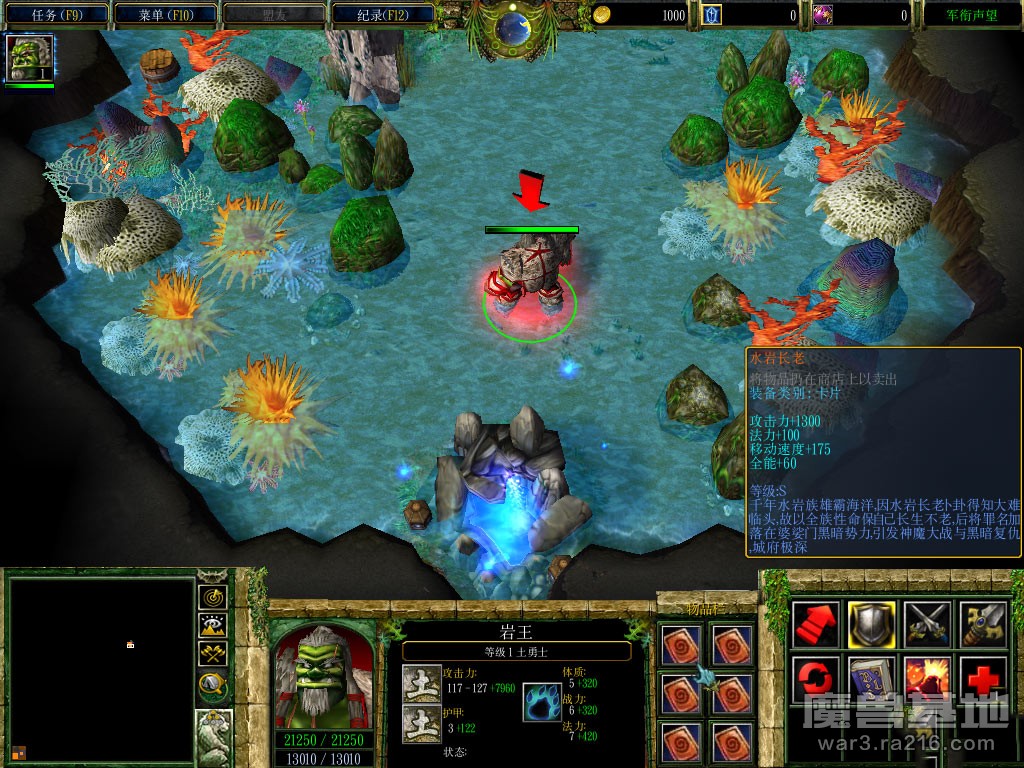Open the 纪录 (F12) message log
This screenshot has height=768, width=1024.
[383, 15]
